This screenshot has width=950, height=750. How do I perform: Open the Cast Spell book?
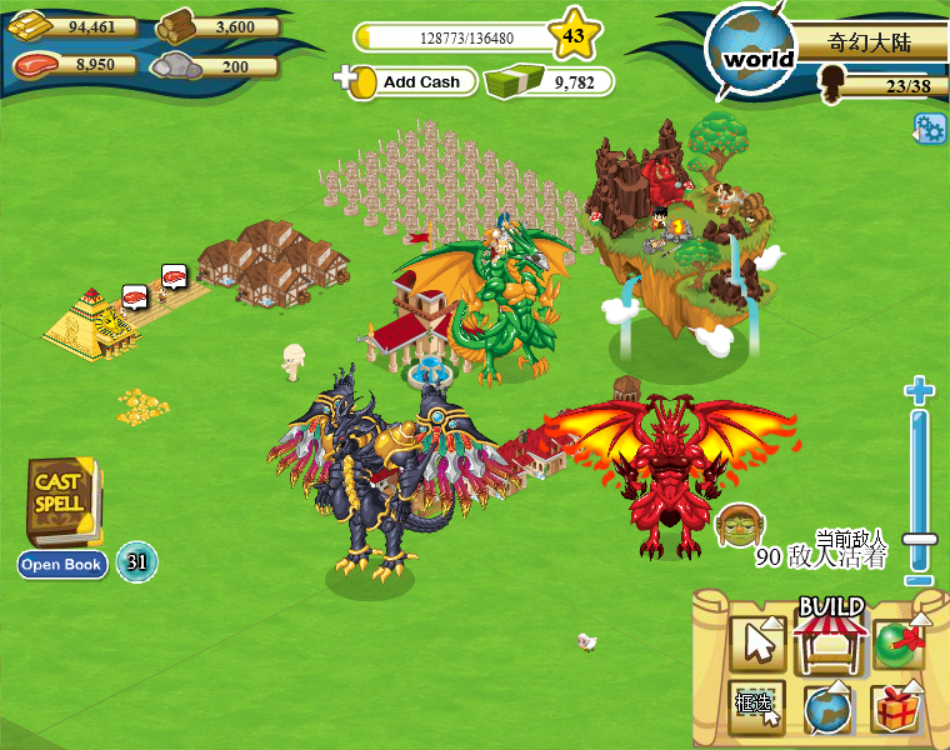(63, 497)
